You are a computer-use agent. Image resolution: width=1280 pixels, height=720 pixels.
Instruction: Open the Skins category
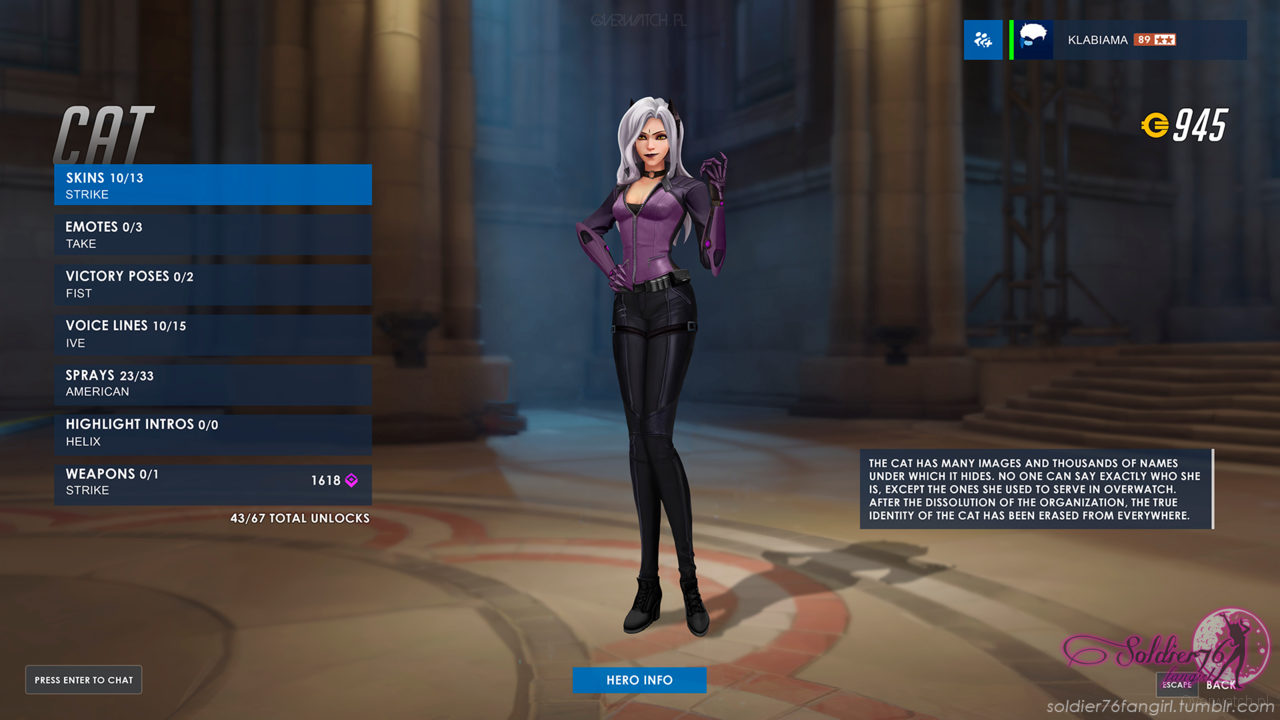click(x=212, y=185)
